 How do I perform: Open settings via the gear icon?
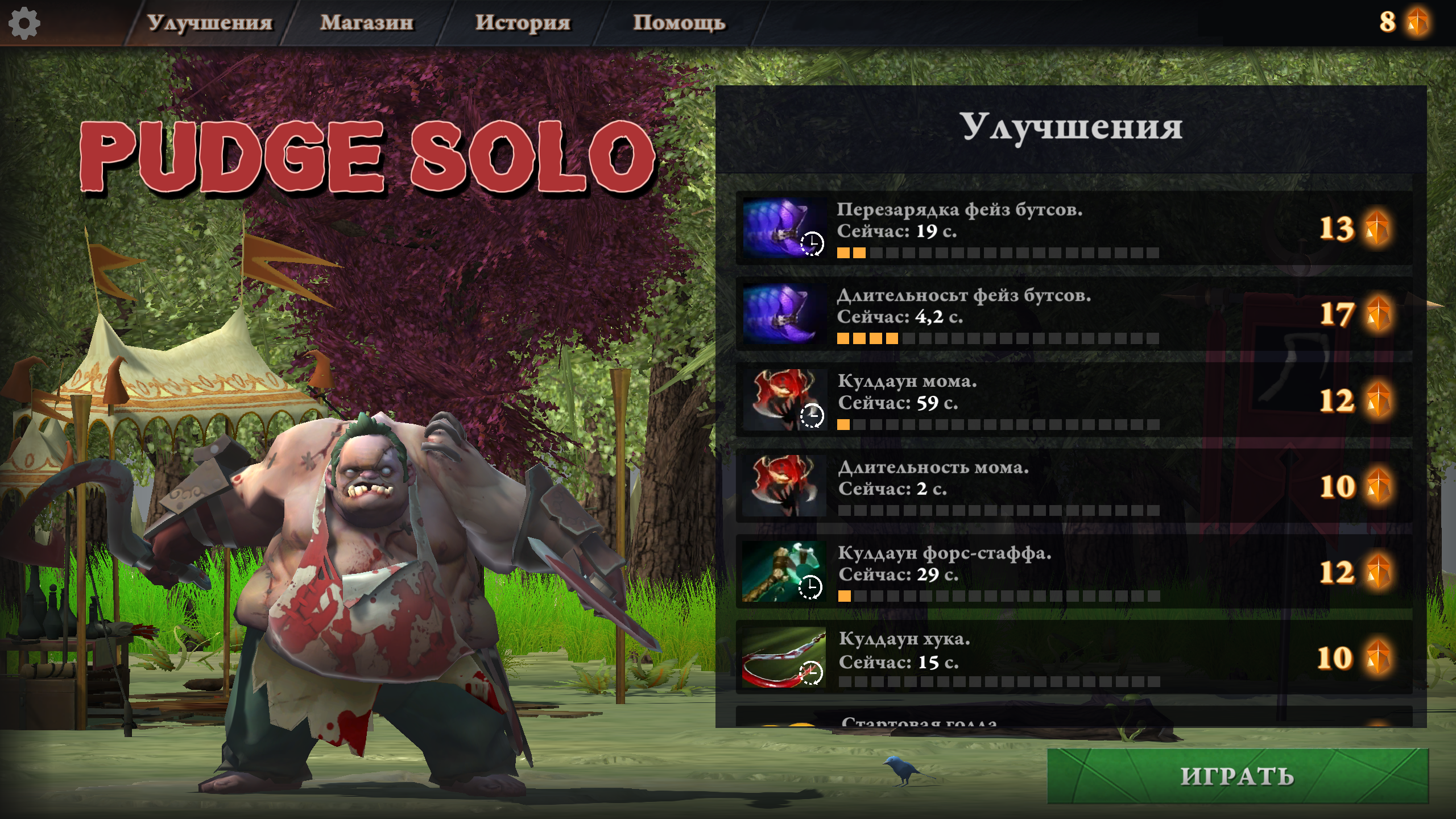24,24
